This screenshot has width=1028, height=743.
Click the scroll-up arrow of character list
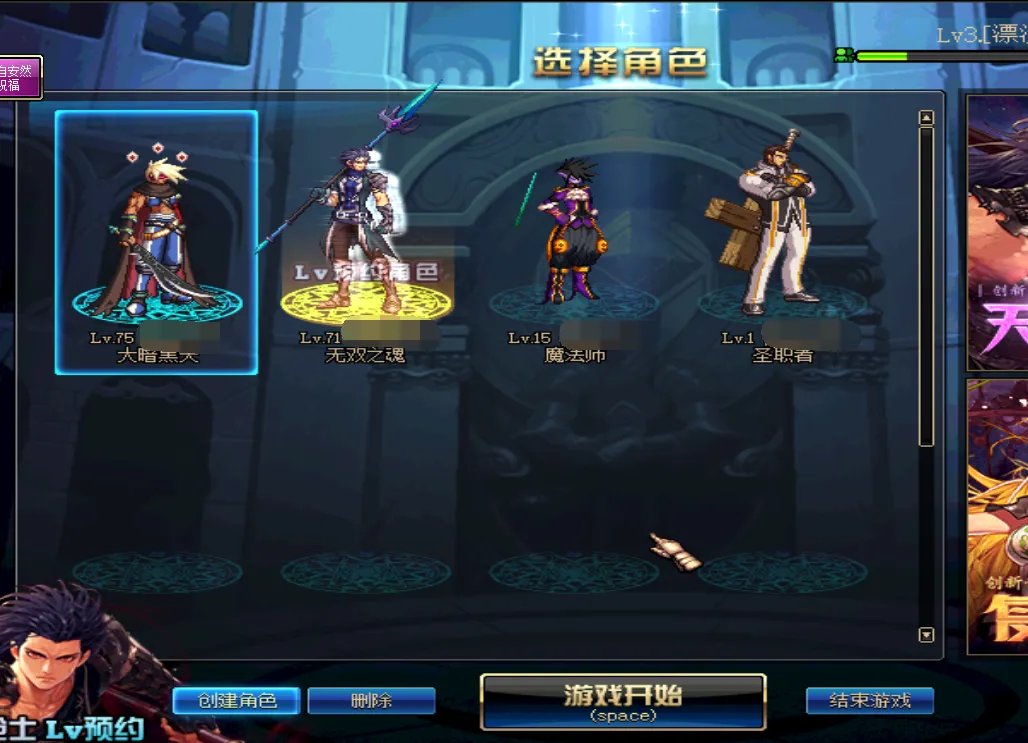(926, 119)
